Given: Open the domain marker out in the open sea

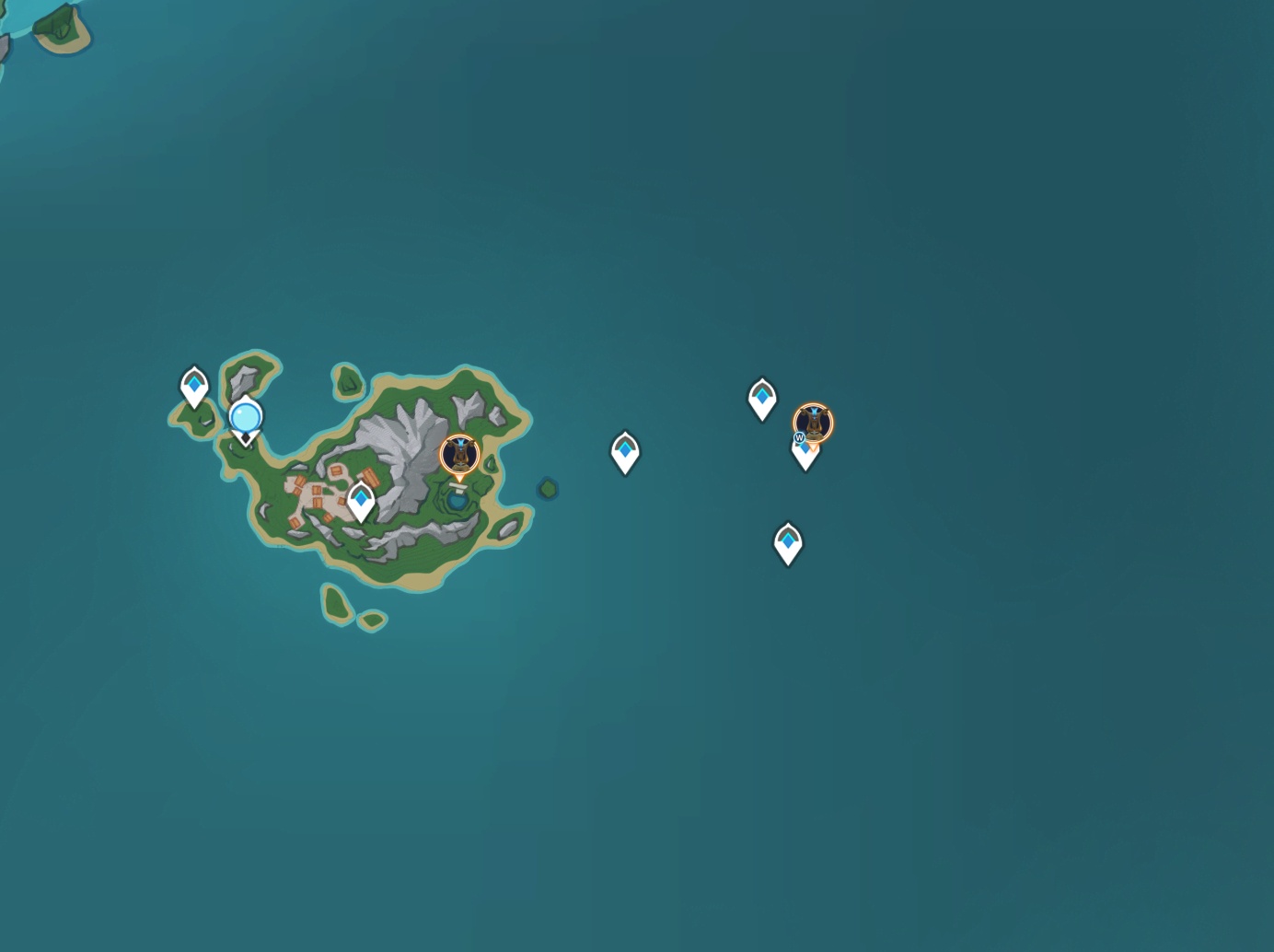Looking at the screenshot, I should coord(814,423).
